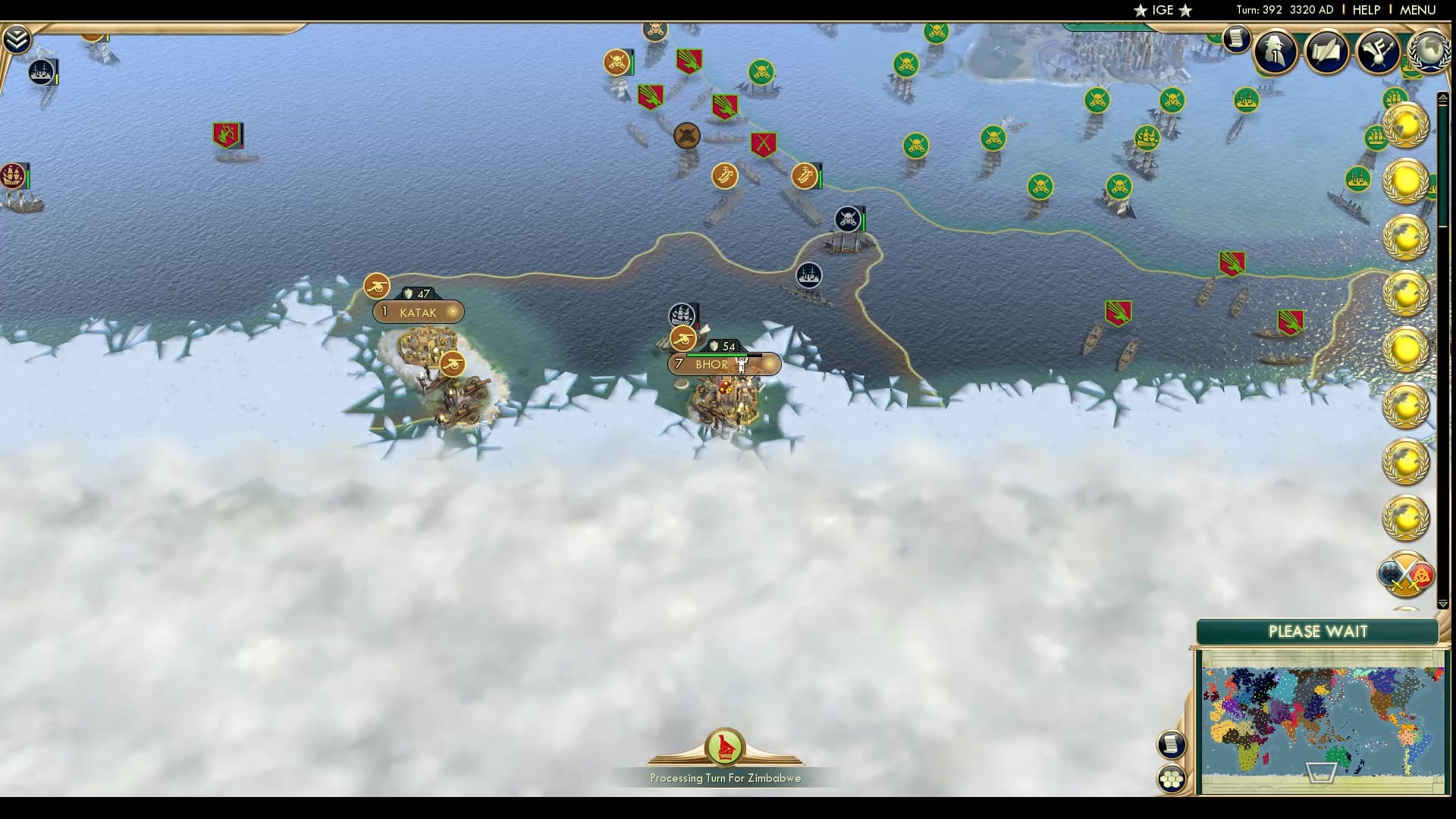Select the cannon unit flag above Katak
Screen dimensions: 1456x819
click(377, 287)
